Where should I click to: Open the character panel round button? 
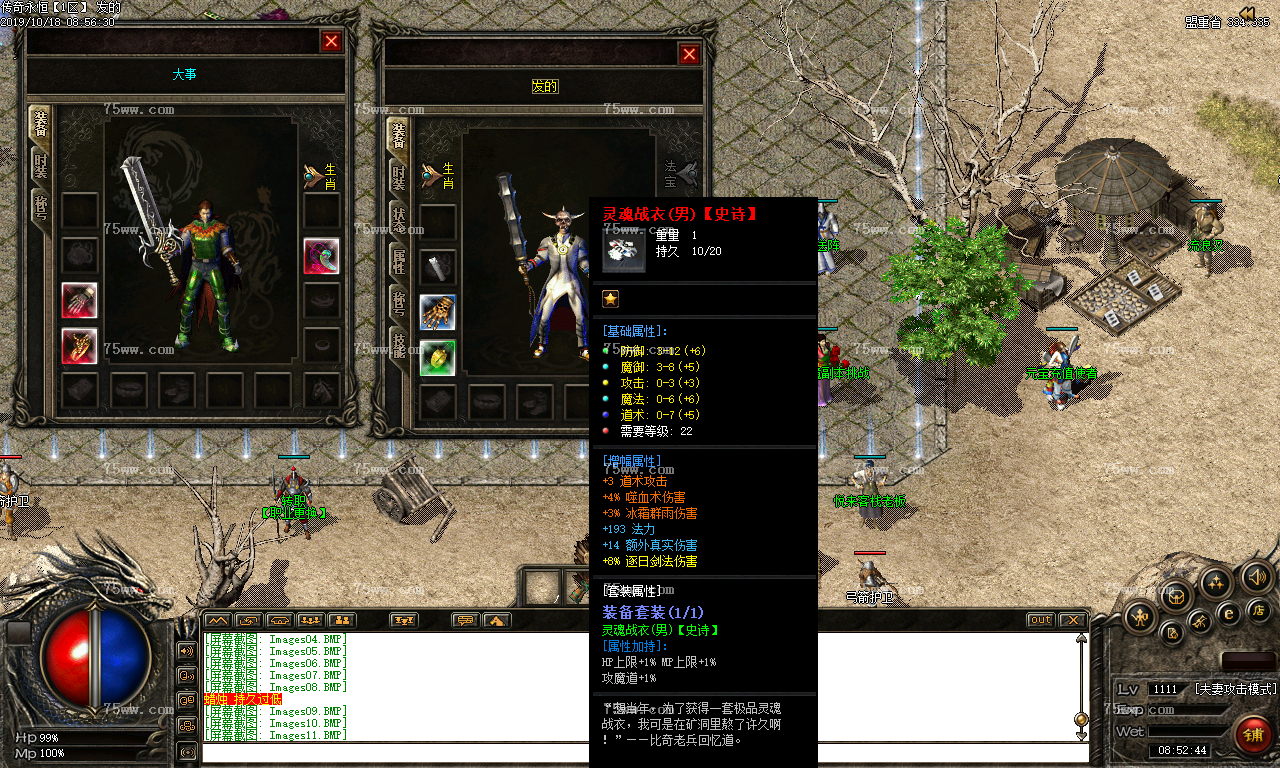1140,617
